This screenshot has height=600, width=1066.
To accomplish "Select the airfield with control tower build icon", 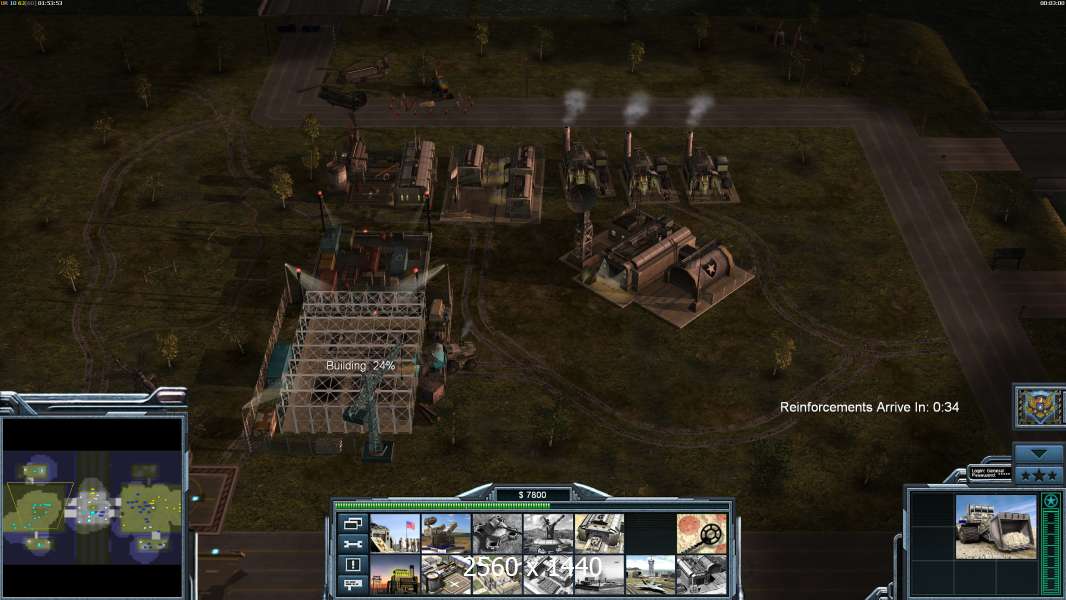I will (x=651, y=574).
